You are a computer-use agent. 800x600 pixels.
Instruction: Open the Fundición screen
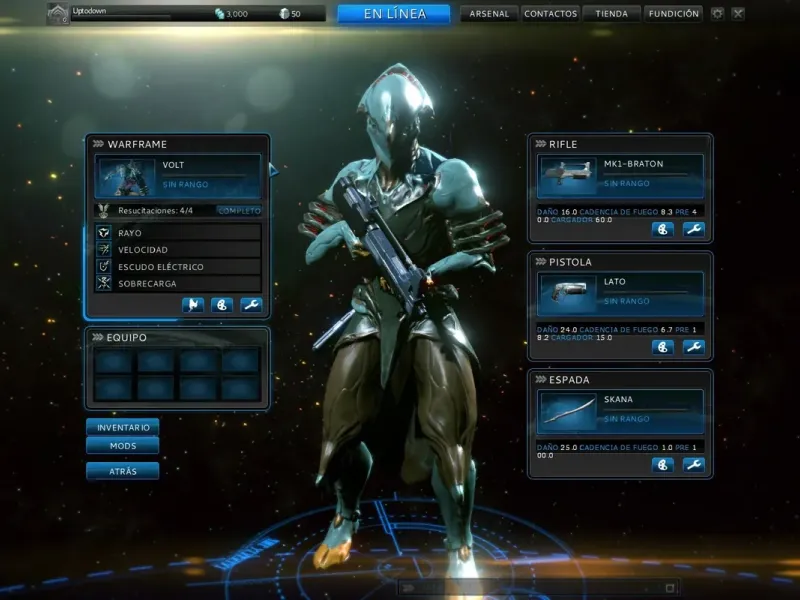coord(673,14)
